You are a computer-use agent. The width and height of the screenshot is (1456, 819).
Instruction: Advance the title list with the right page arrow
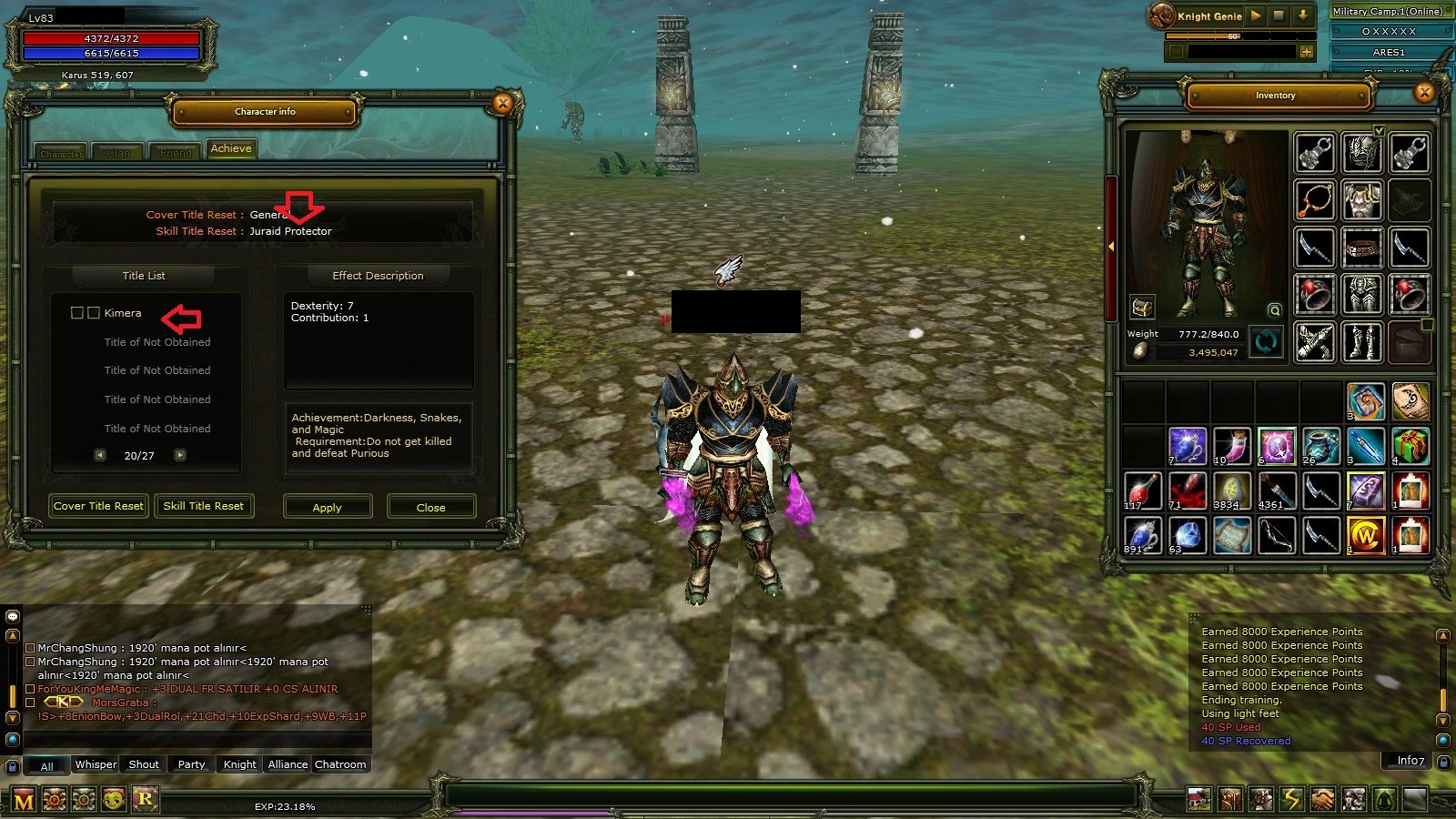click(179, 454)
